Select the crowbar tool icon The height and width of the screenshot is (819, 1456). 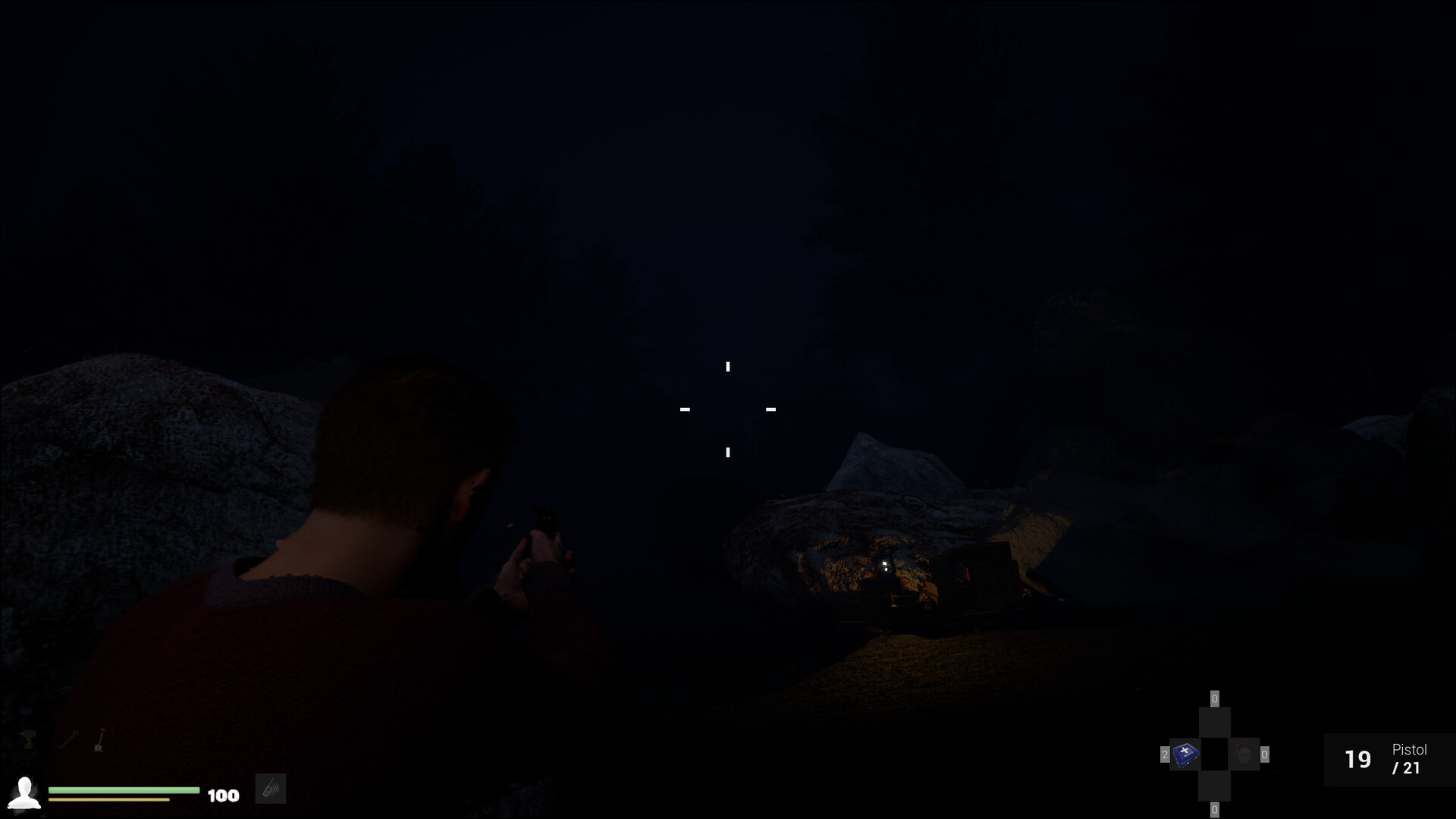(x=68, y=738)
